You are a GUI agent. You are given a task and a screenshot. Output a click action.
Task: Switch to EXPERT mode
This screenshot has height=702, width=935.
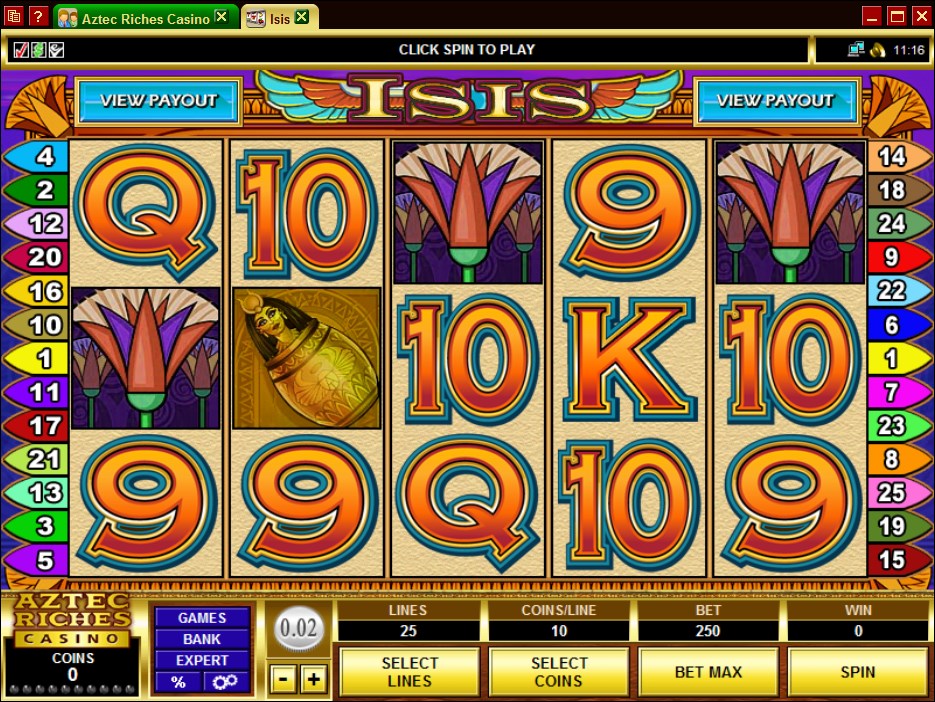tap(202, 660)
